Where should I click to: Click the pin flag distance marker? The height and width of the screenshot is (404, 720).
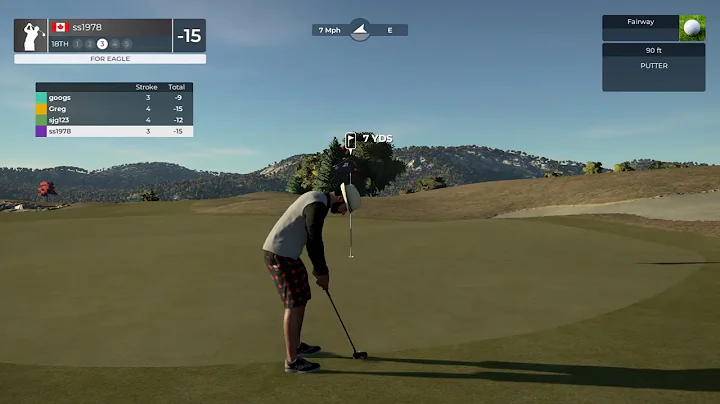pyautogui.click(x=351, y=140)
